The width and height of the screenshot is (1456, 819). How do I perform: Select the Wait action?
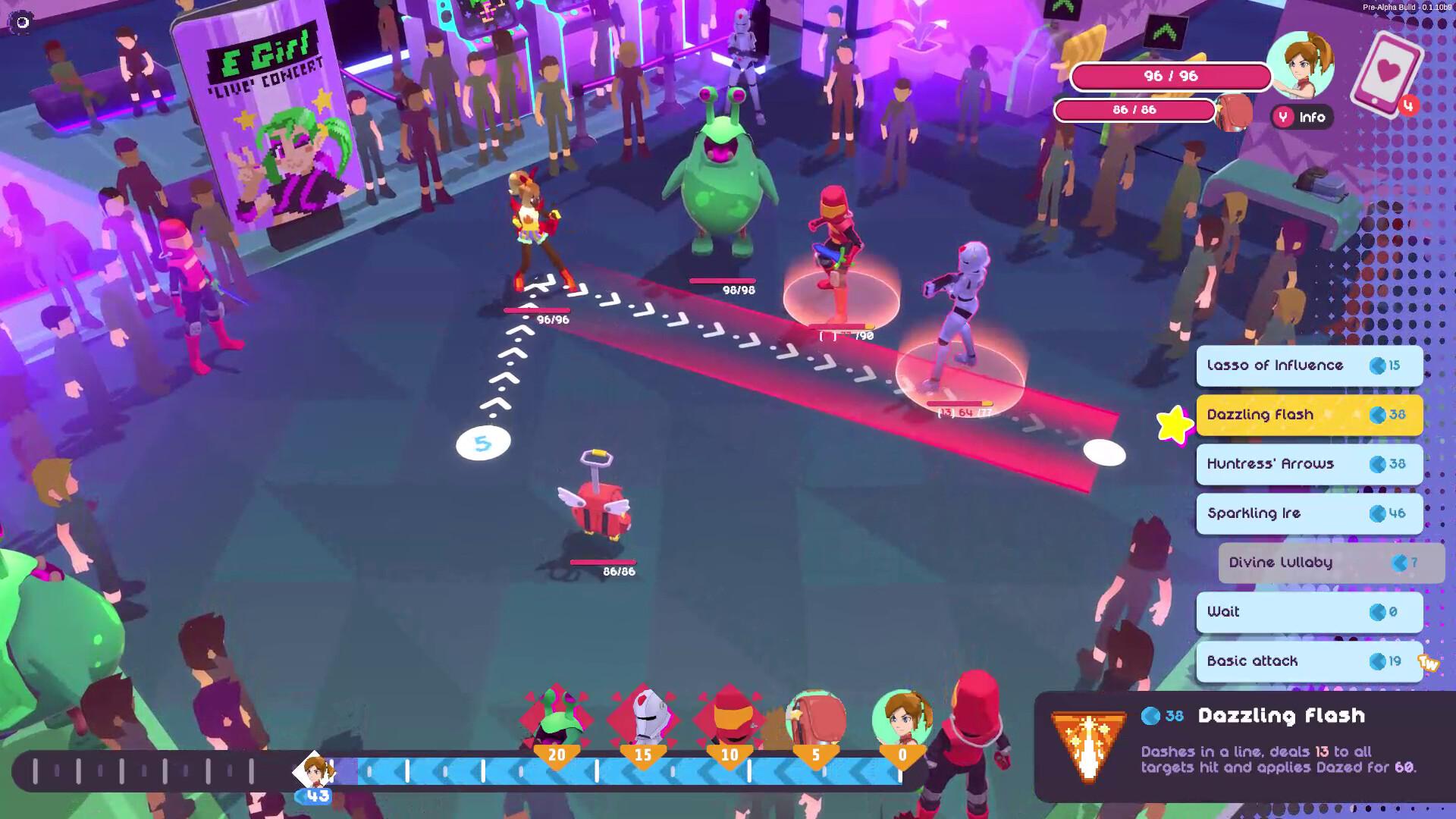[x=1309, y=613]
